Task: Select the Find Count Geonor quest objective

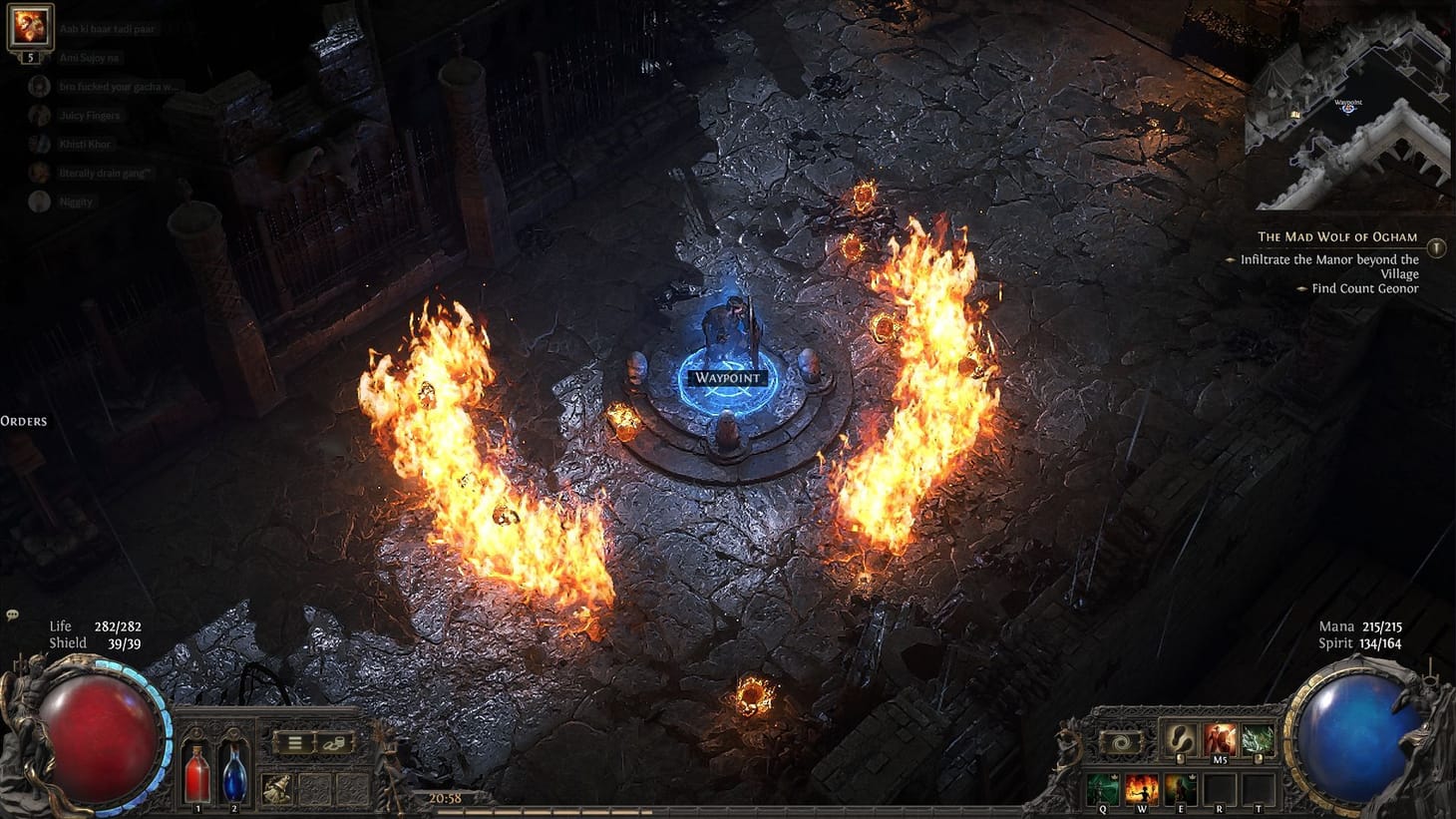Action: 1364,287
